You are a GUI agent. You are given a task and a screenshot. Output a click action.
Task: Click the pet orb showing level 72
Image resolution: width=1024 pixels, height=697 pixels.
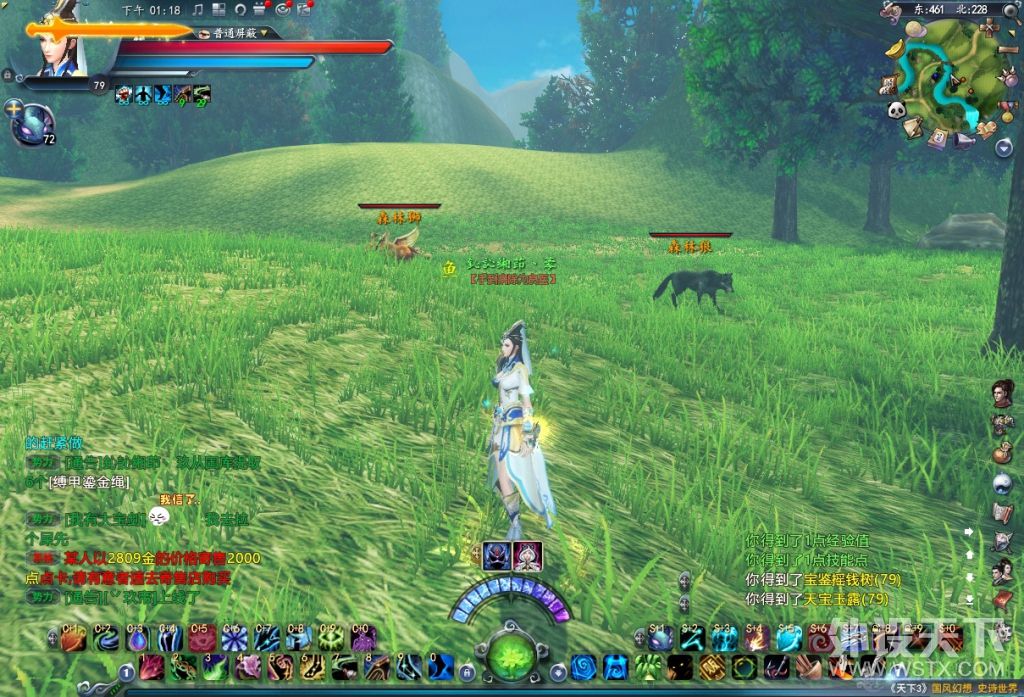32,121
